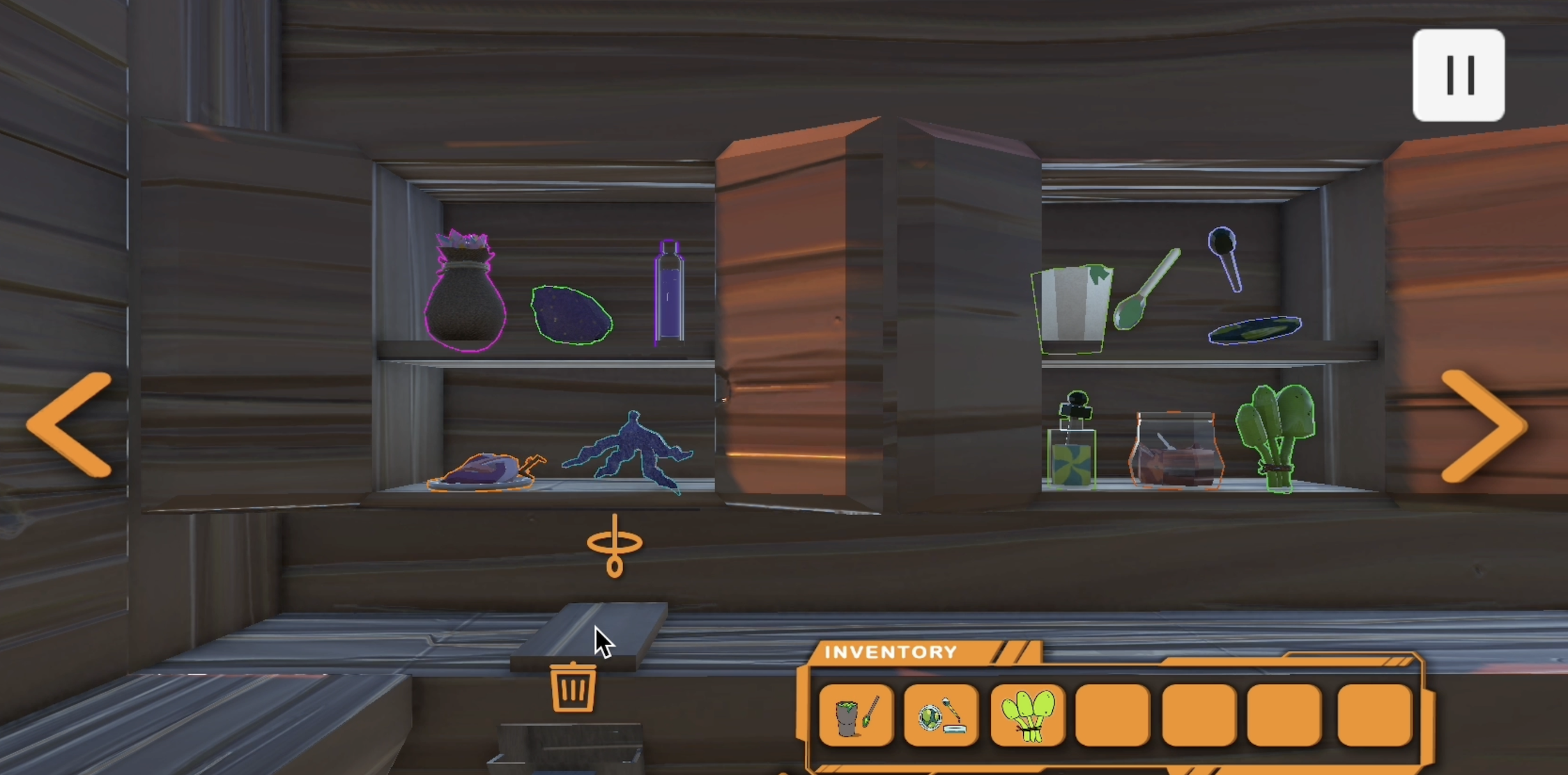This screenshot has height=775, width=1568.
Task: Click the orange trash can icon
Action: [x=573, y=687]
